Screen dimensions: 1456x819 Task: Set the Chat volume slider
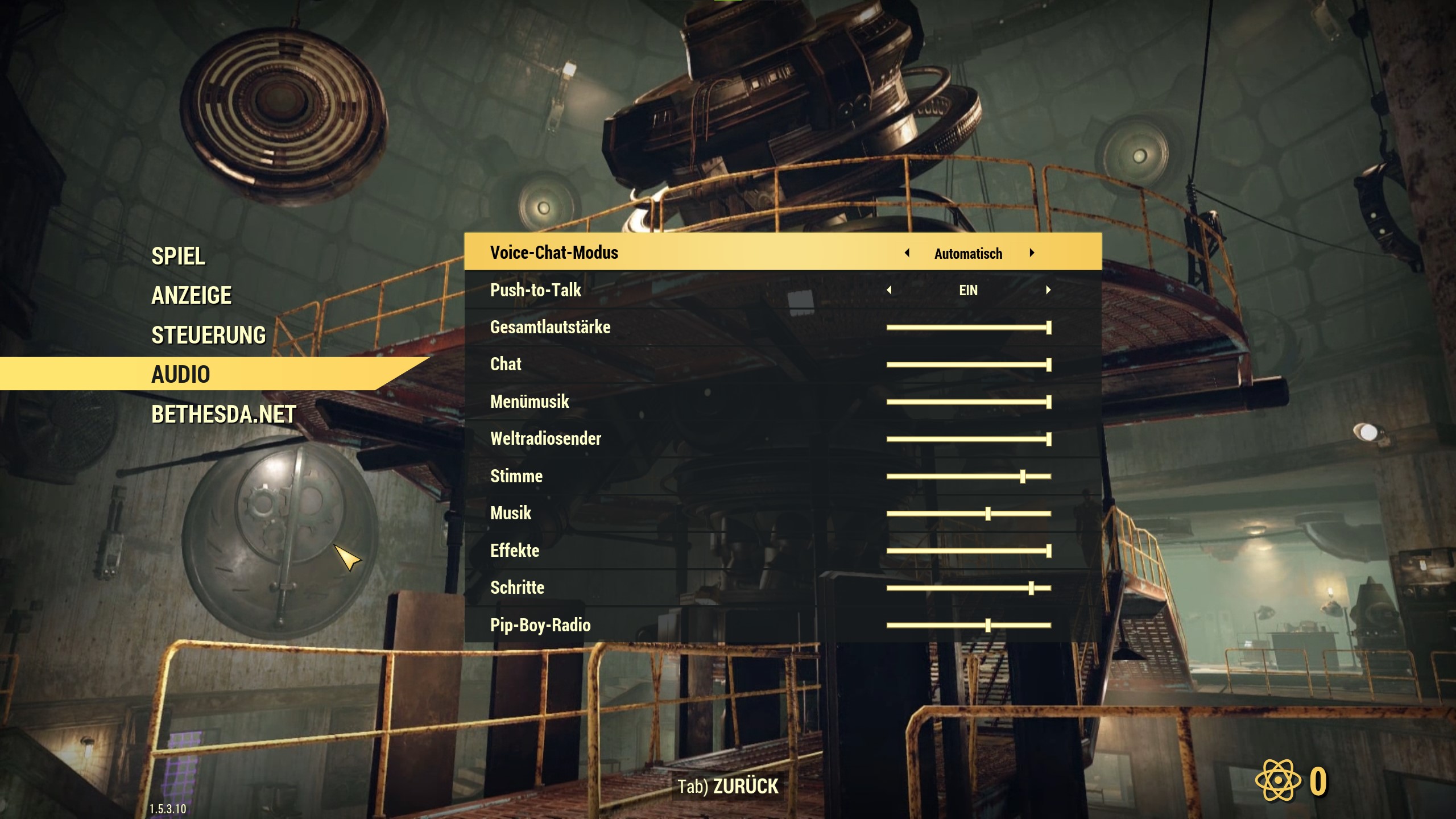tap(1048, 365)
